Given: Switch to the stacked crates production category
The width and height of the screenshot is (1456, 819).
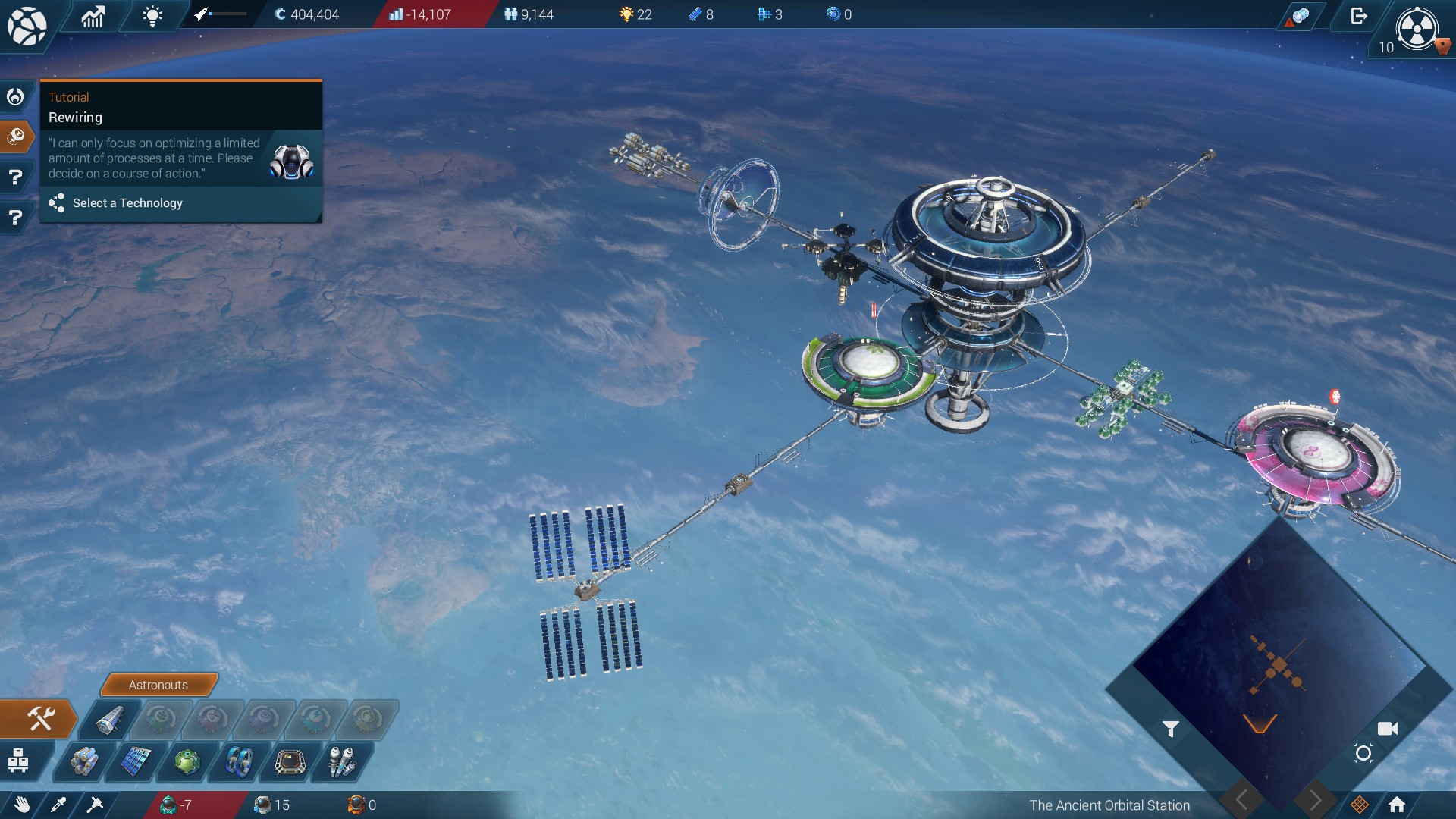Looking at the screenshot, I should 18,761.
